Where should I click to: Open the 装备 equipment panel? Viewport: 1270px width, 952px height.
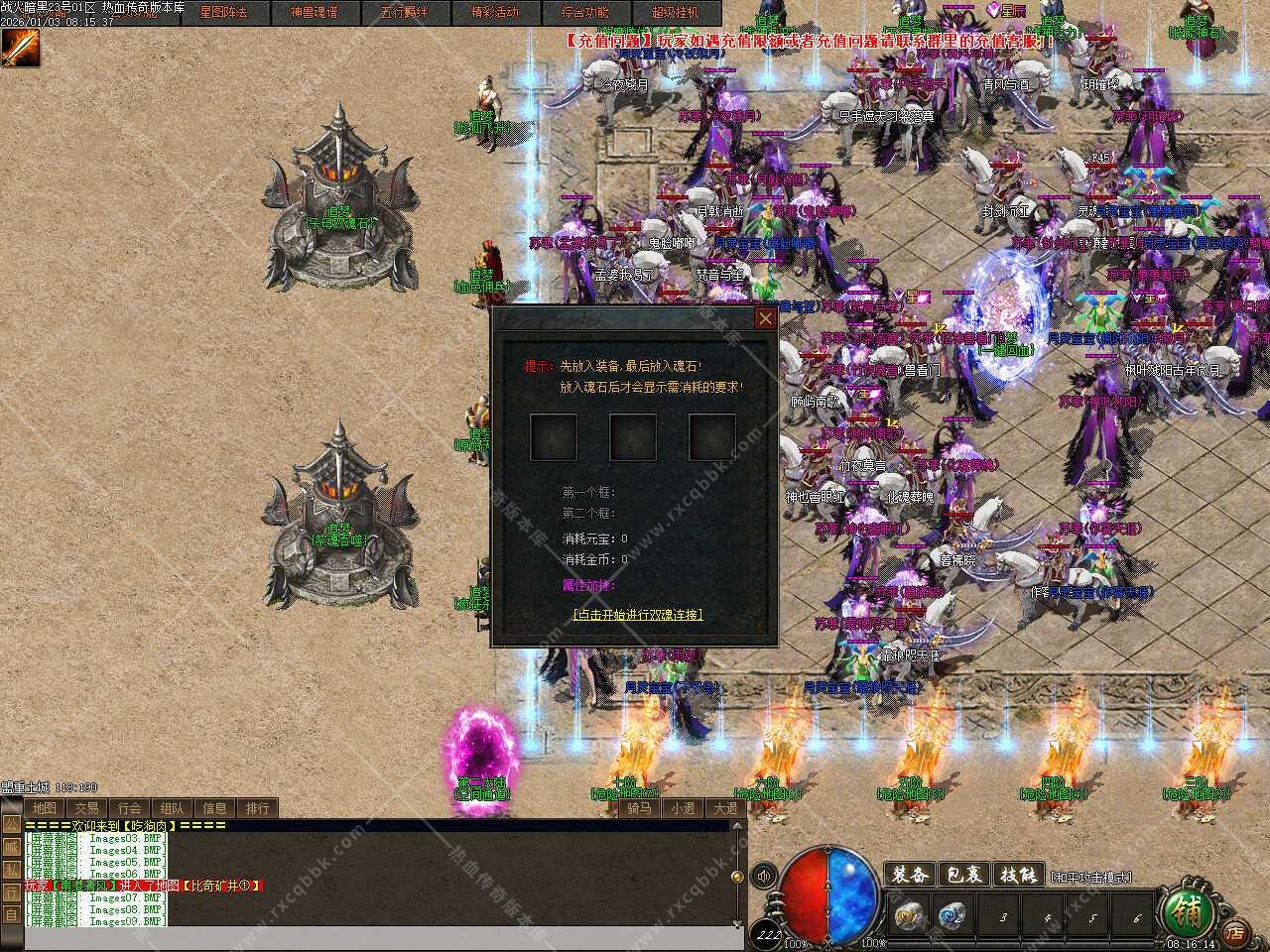coord(910,875)
